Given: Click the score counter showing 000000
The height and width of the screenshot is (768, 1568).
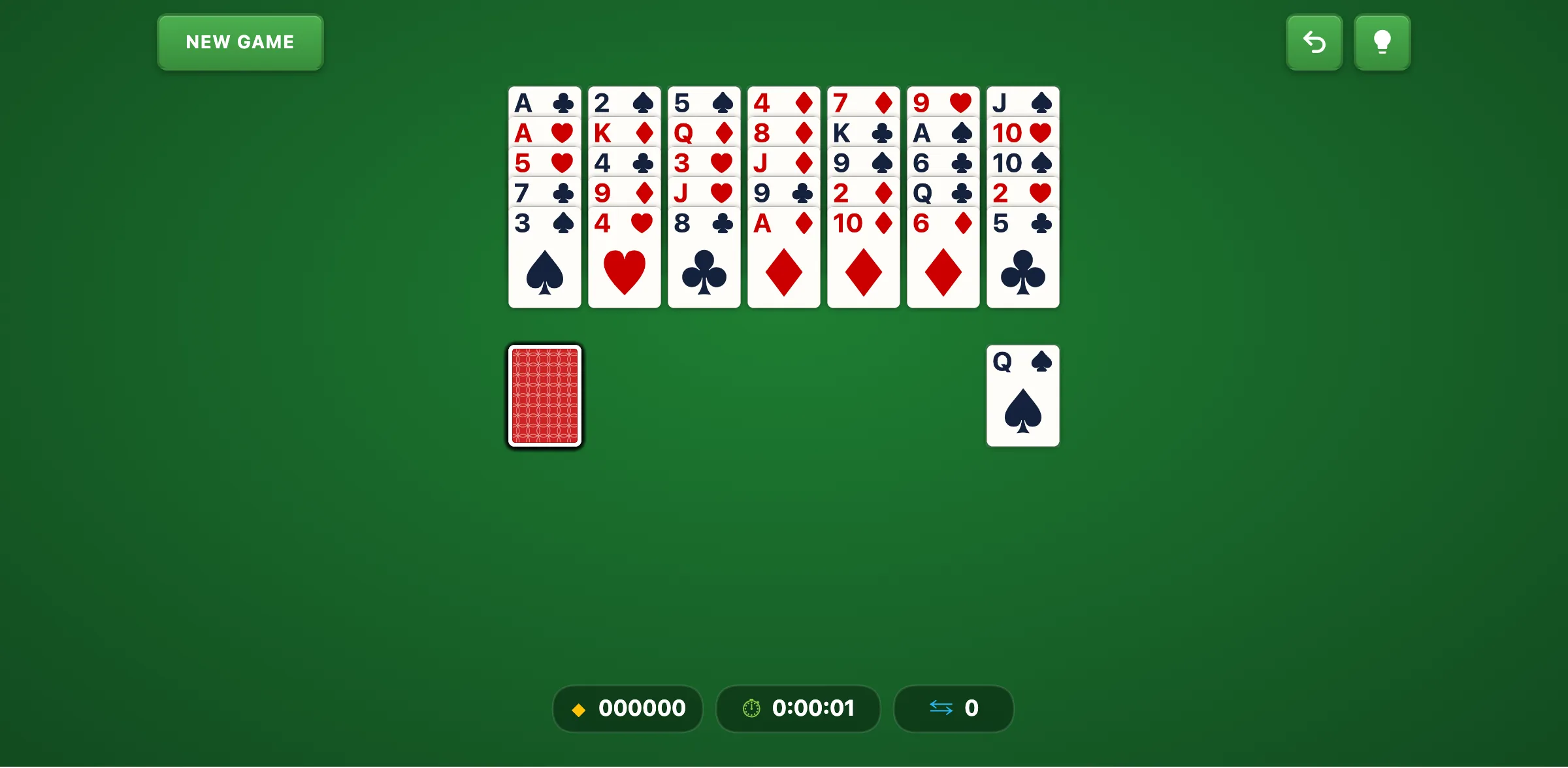Looking at the screenshot, I should tap(643, 709).
